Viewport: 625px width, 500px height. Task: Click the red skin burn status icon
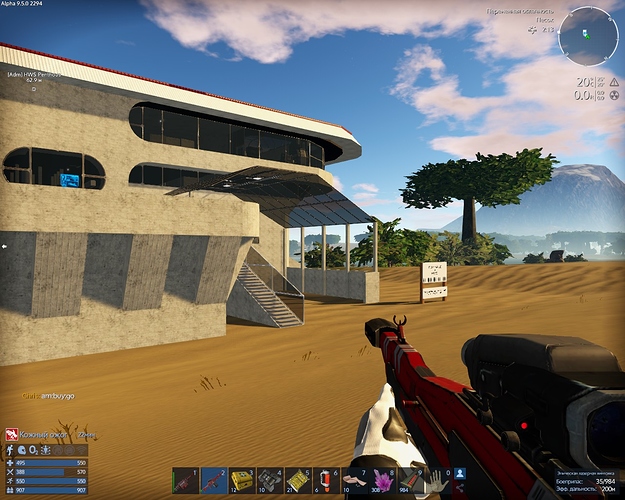pos(12,434)
